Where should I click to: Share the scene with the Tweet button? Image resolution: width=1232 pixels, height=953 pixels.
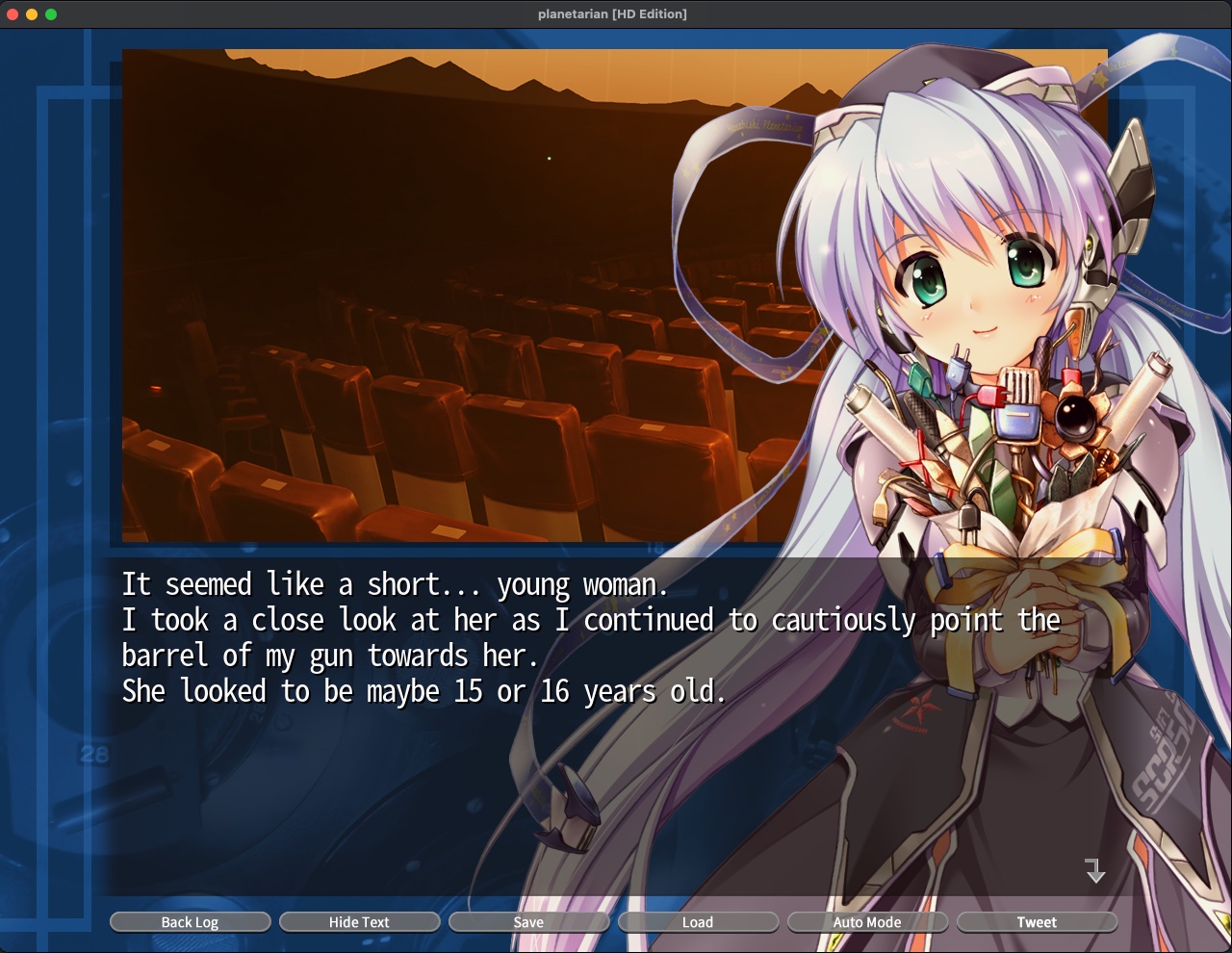[1037, 921]
